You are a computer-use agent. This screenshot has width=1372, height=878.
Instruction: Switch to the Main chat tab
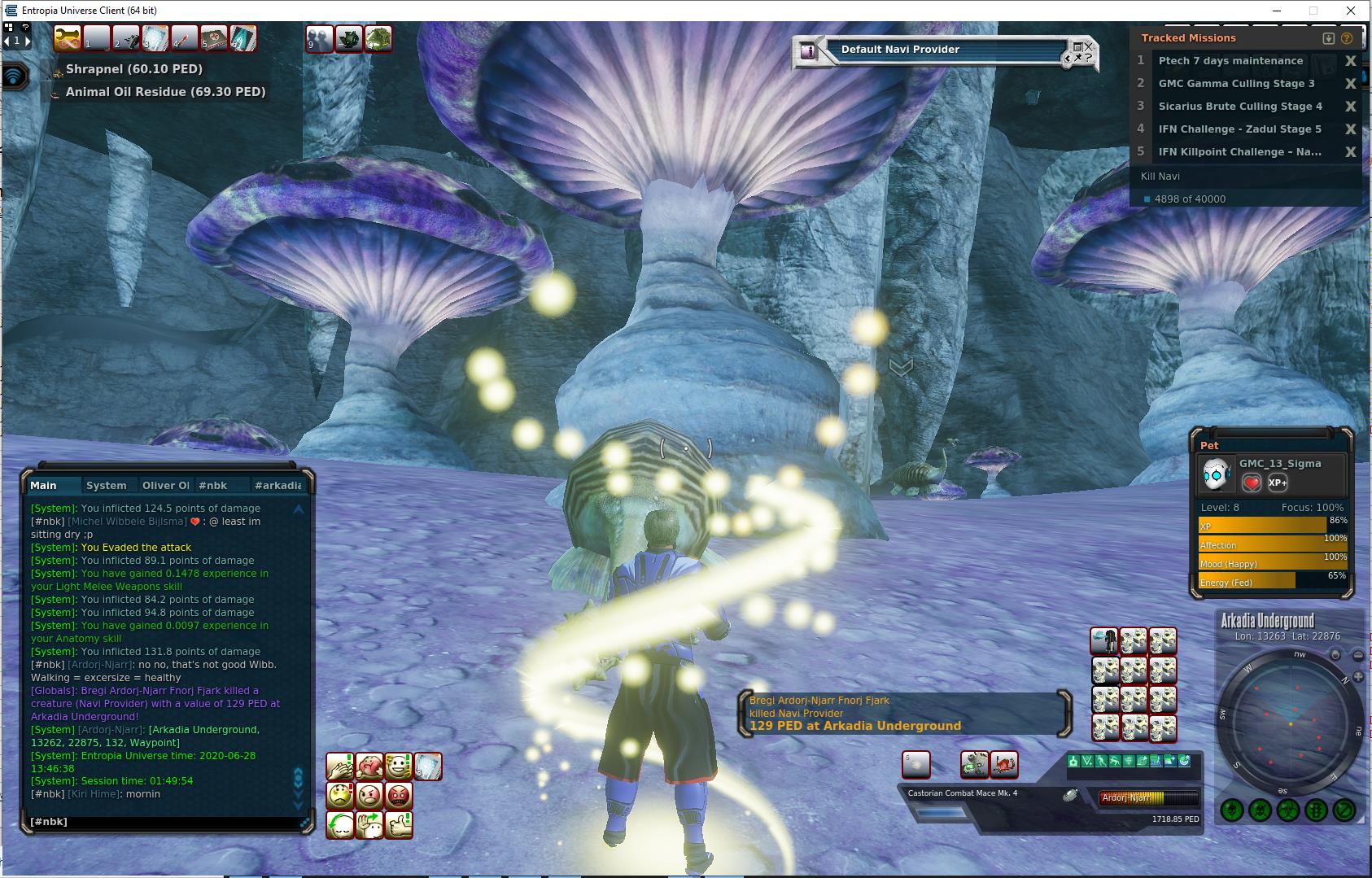(x=44, y=486)
